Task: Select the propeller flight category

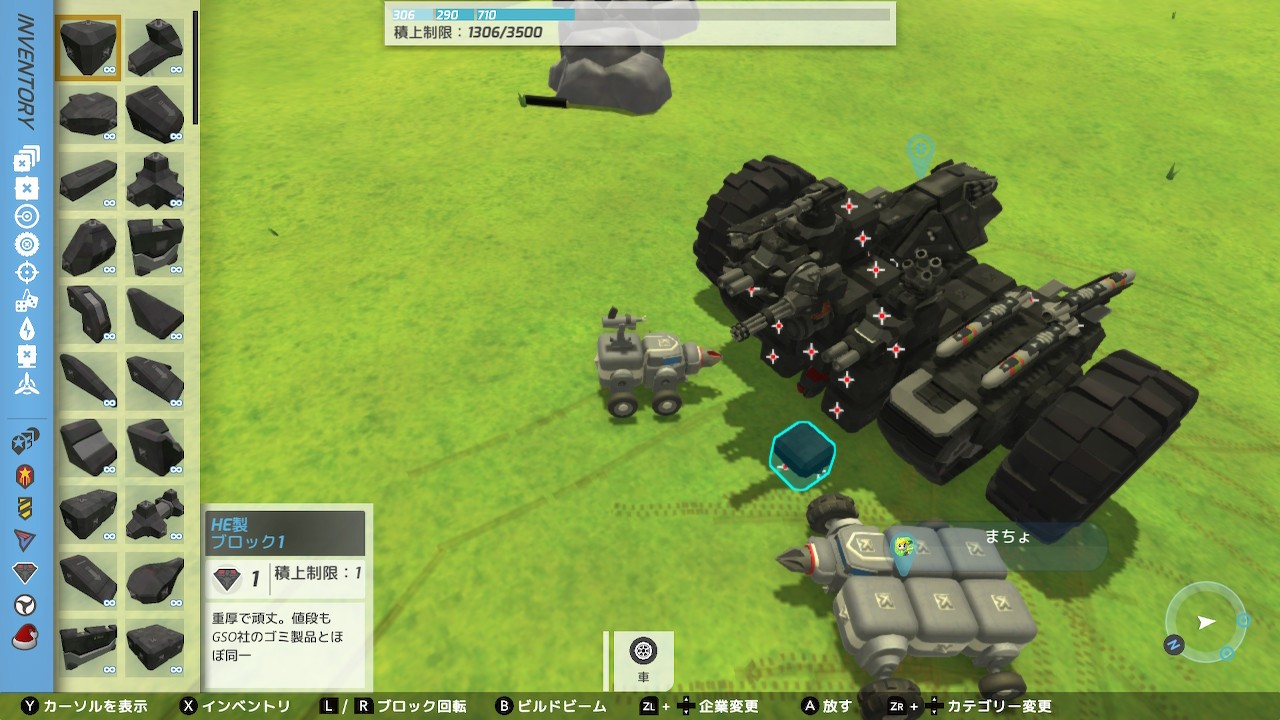Action: tap(27, 384)
